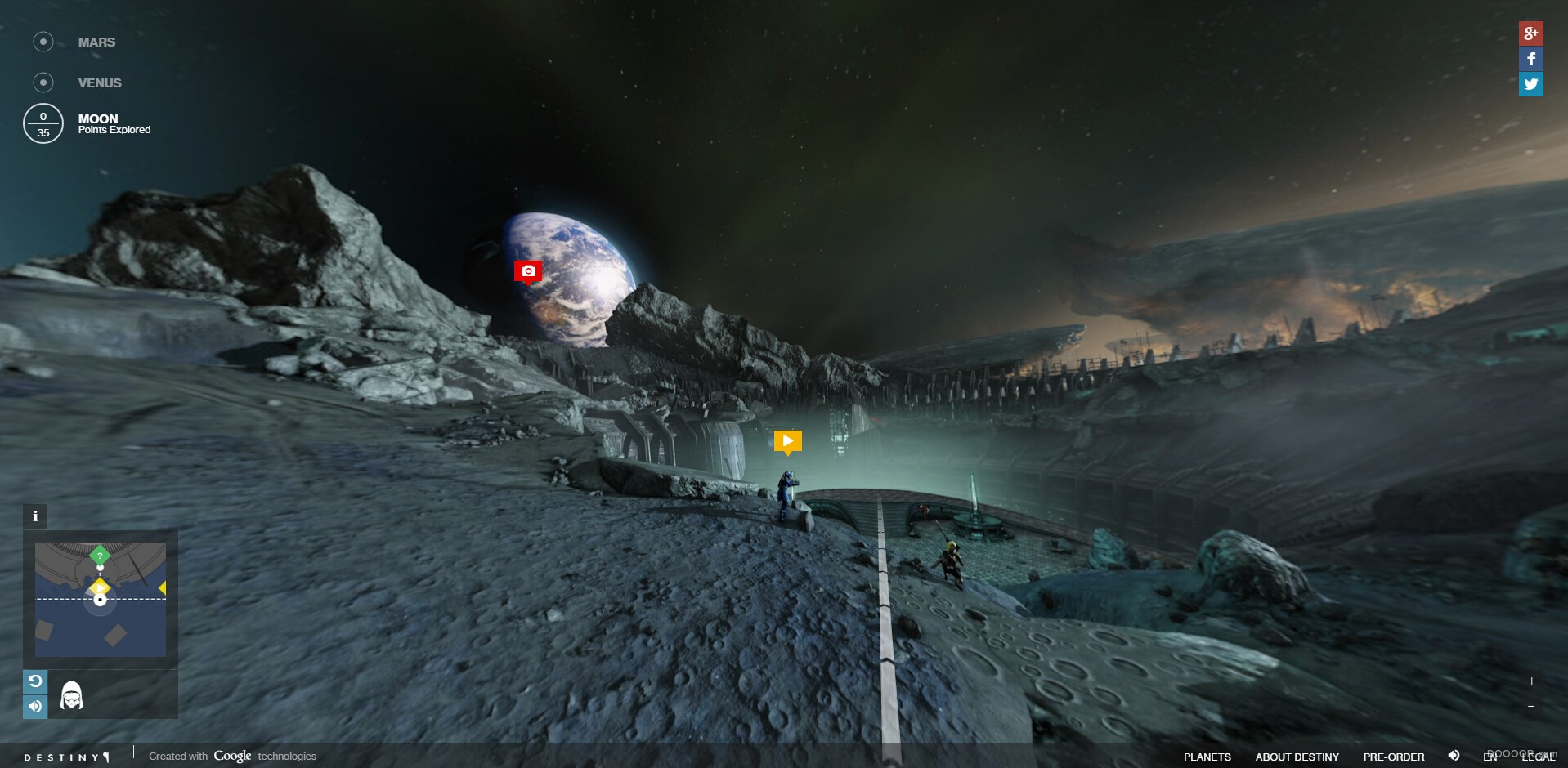Click the Destiny logo in the footer
The image size is (1568, 768).
tap(66, 757)
